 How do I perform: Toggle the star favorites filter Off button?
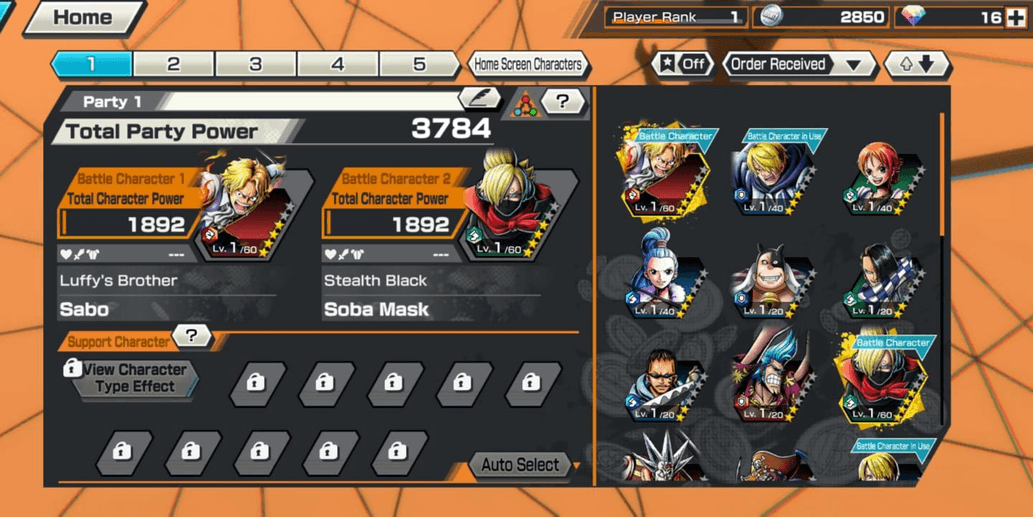pos(682,64)
